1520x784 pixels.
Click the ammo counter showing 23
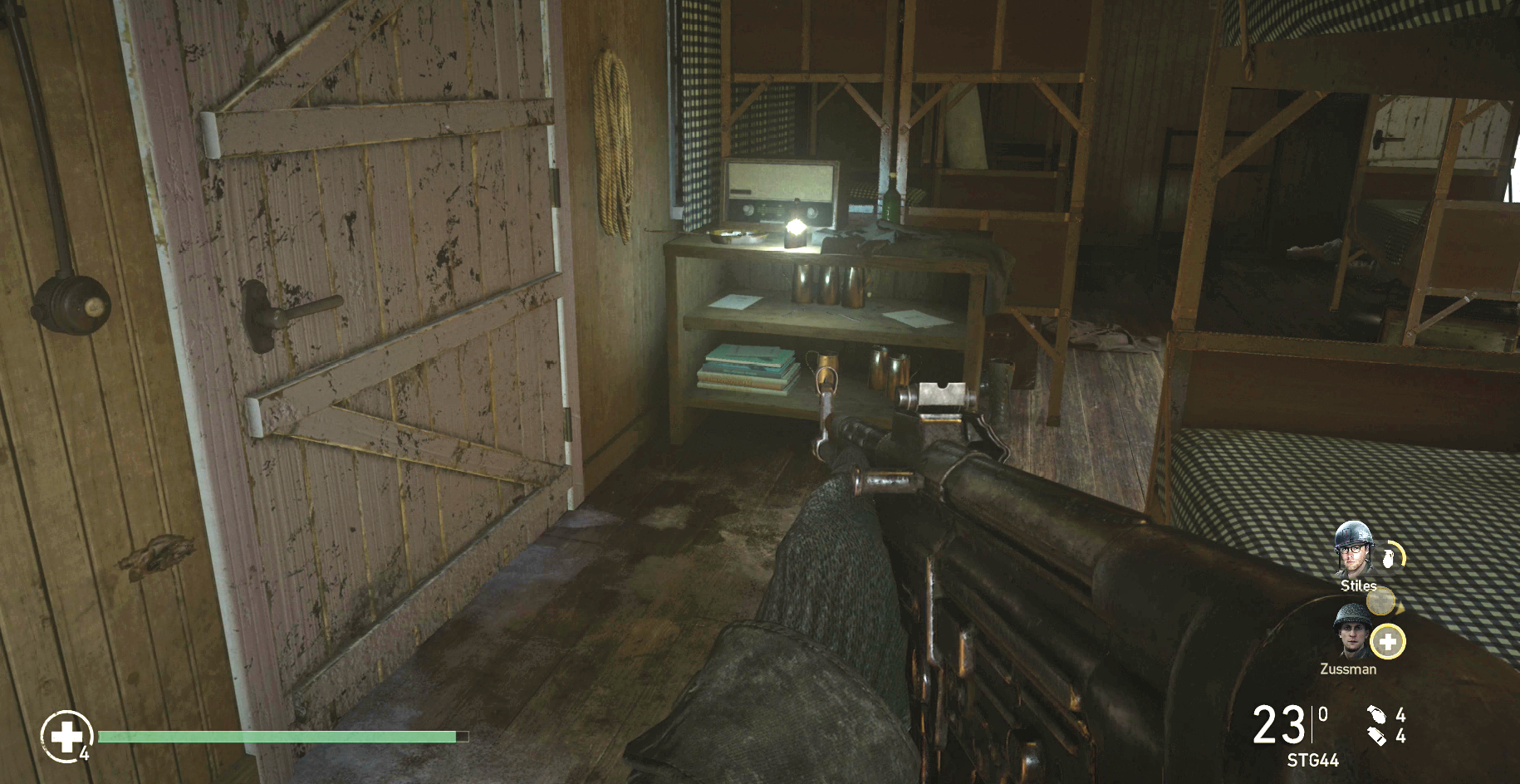click(1279, 723)
